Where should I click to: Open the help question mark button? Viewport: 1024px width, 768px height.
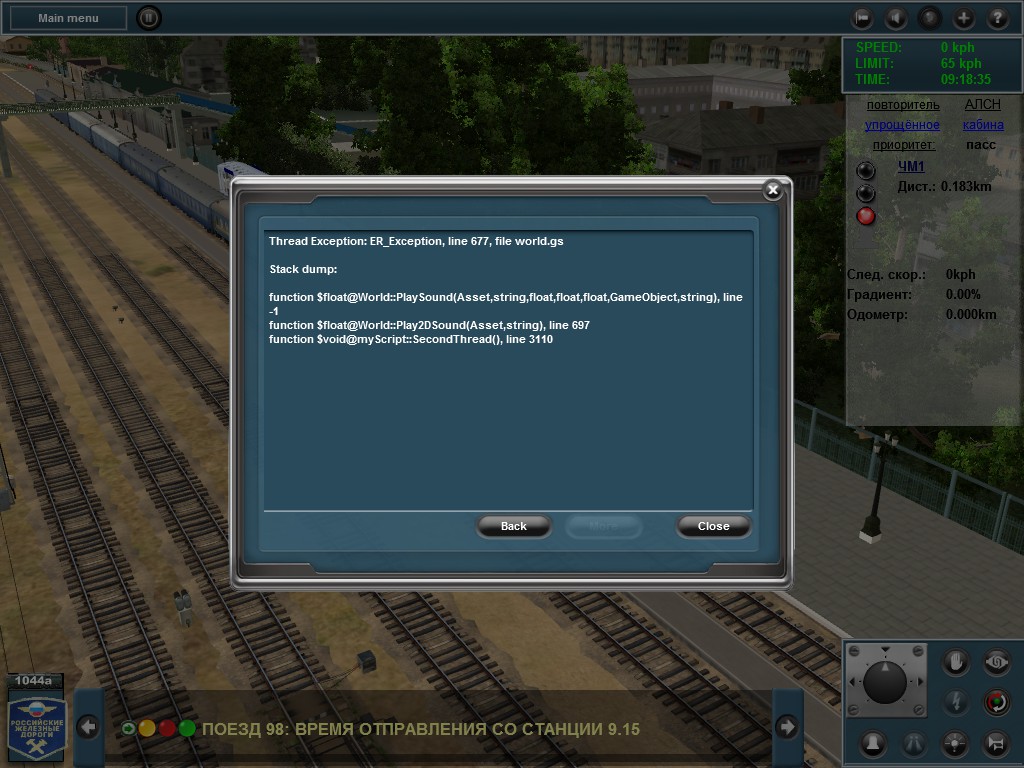pos(997,18)
